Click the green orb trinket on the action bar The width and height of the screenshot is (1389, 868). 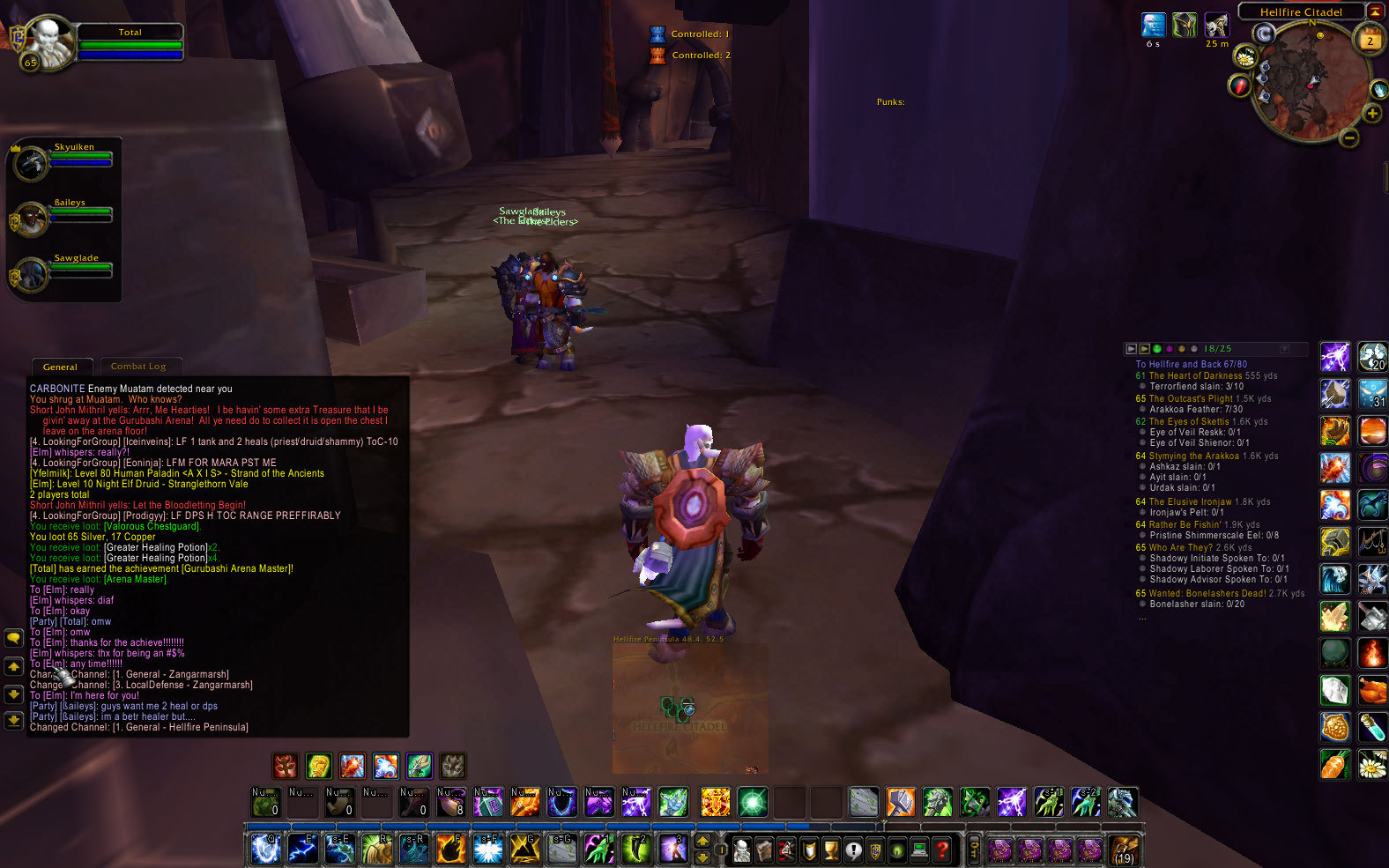(x=753, y=802)
